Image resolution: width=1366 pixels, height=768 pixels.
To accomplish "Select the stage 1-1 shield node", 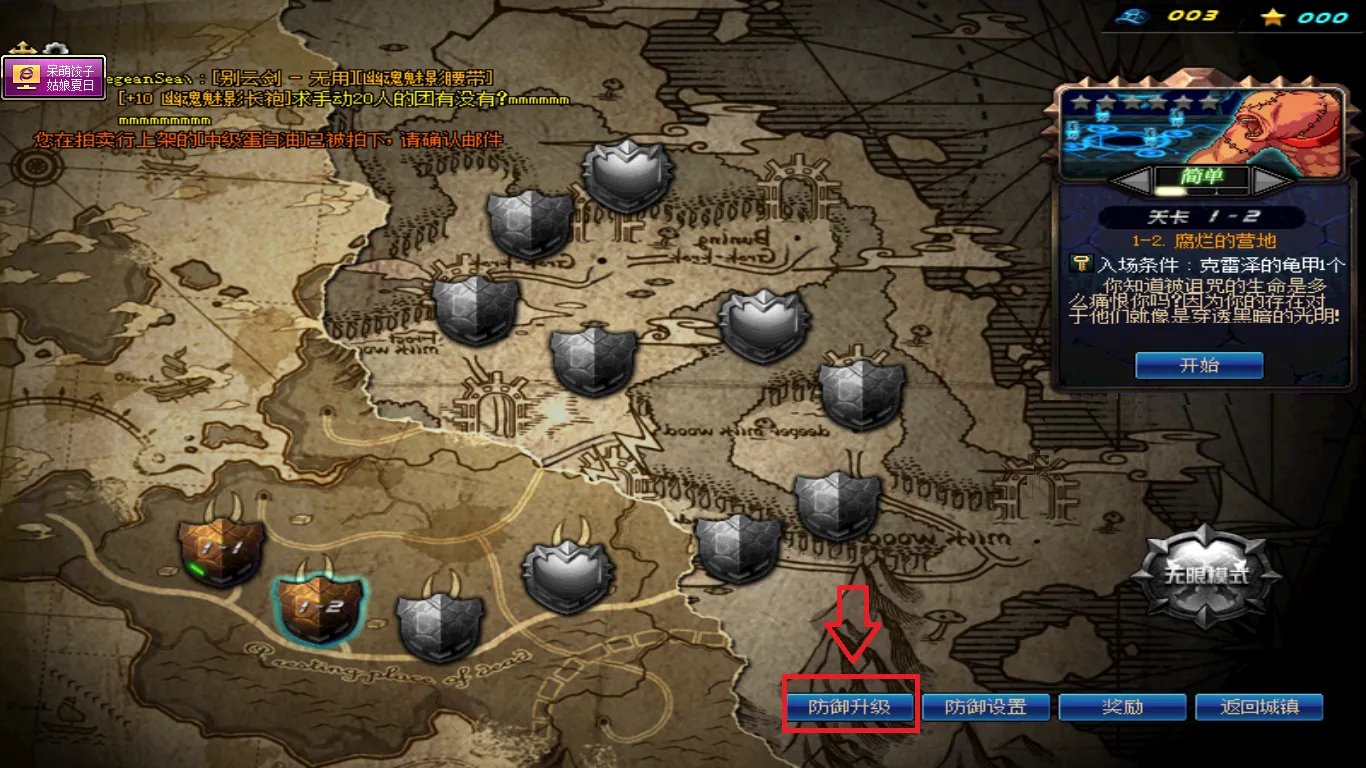I will click(x=221, y=552).
